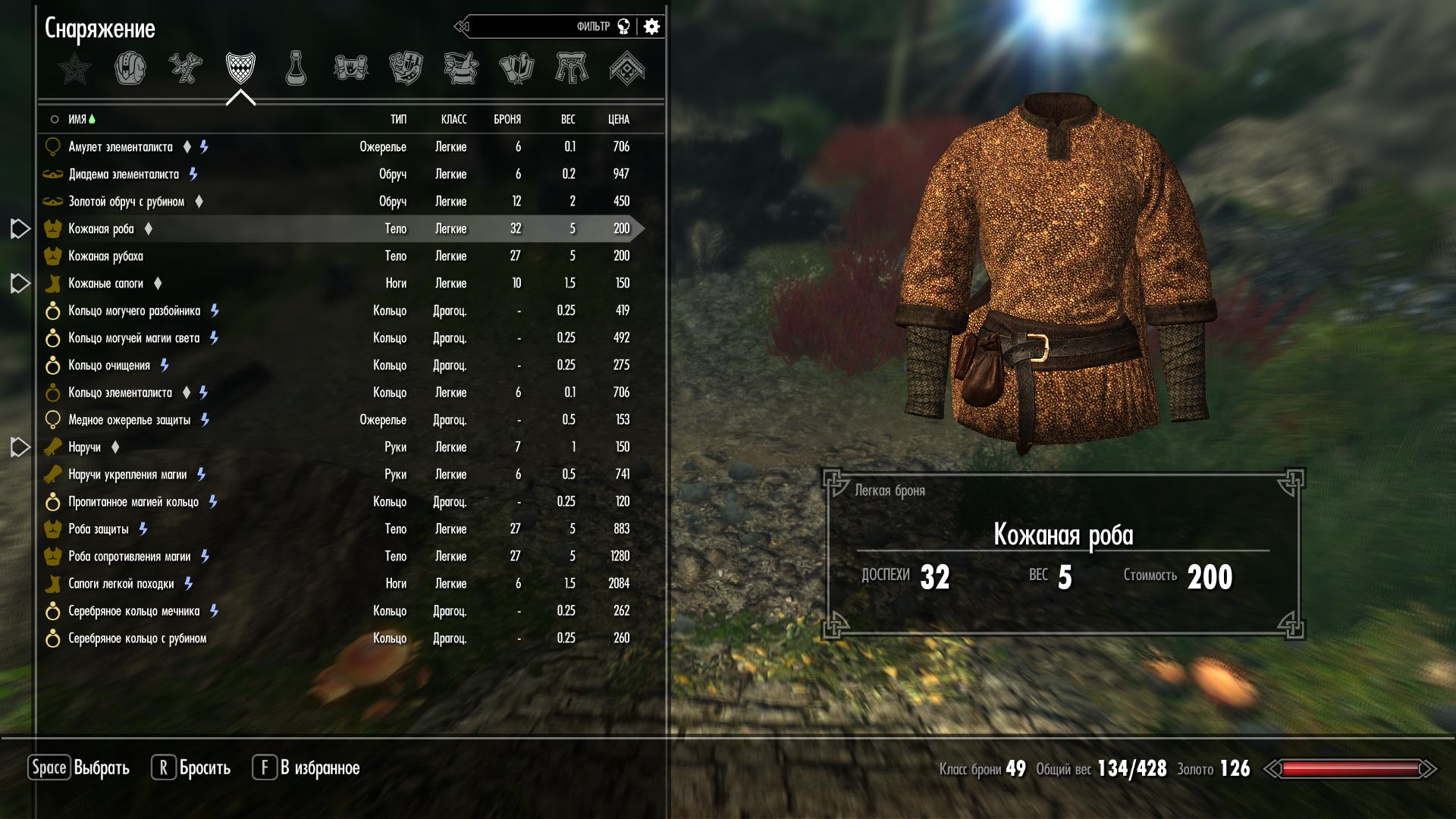1456x819 pixels.
Task: Sort items by the ВЕС column header
Action: [567, 119]
